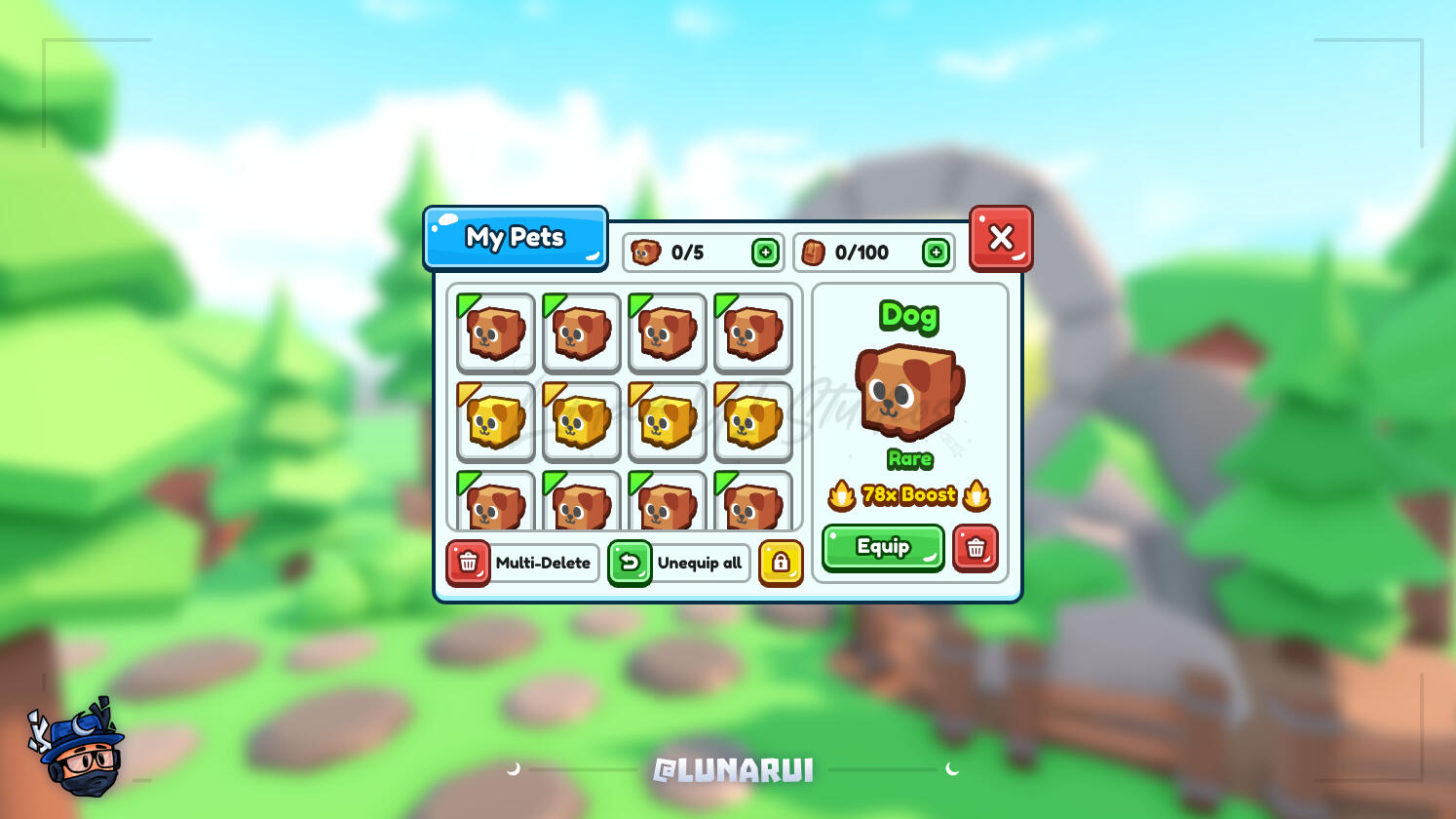Select the second golden dog thumbnail
Viewport: 1456px width, 819px height.
[x=581, y=421]
